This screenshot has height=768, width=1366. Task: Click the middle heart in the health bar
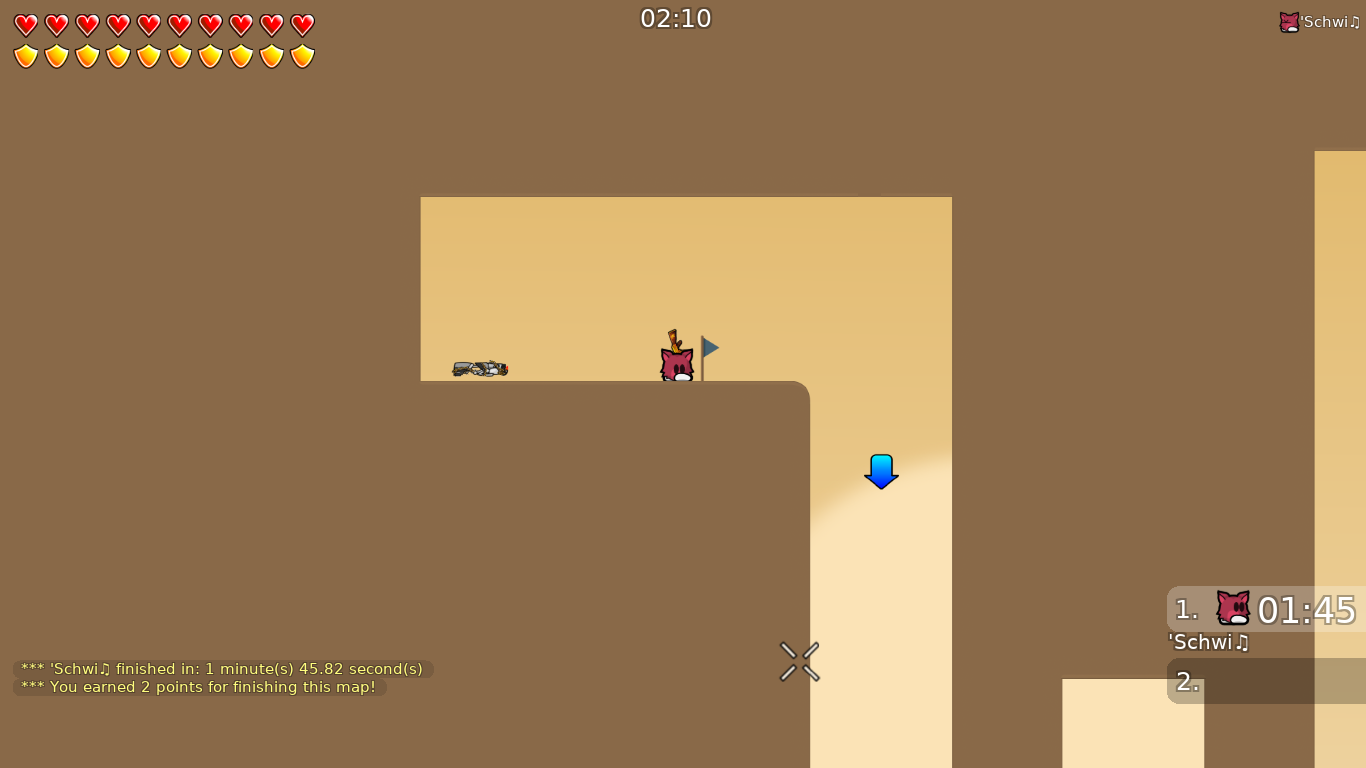pos(148,24)
